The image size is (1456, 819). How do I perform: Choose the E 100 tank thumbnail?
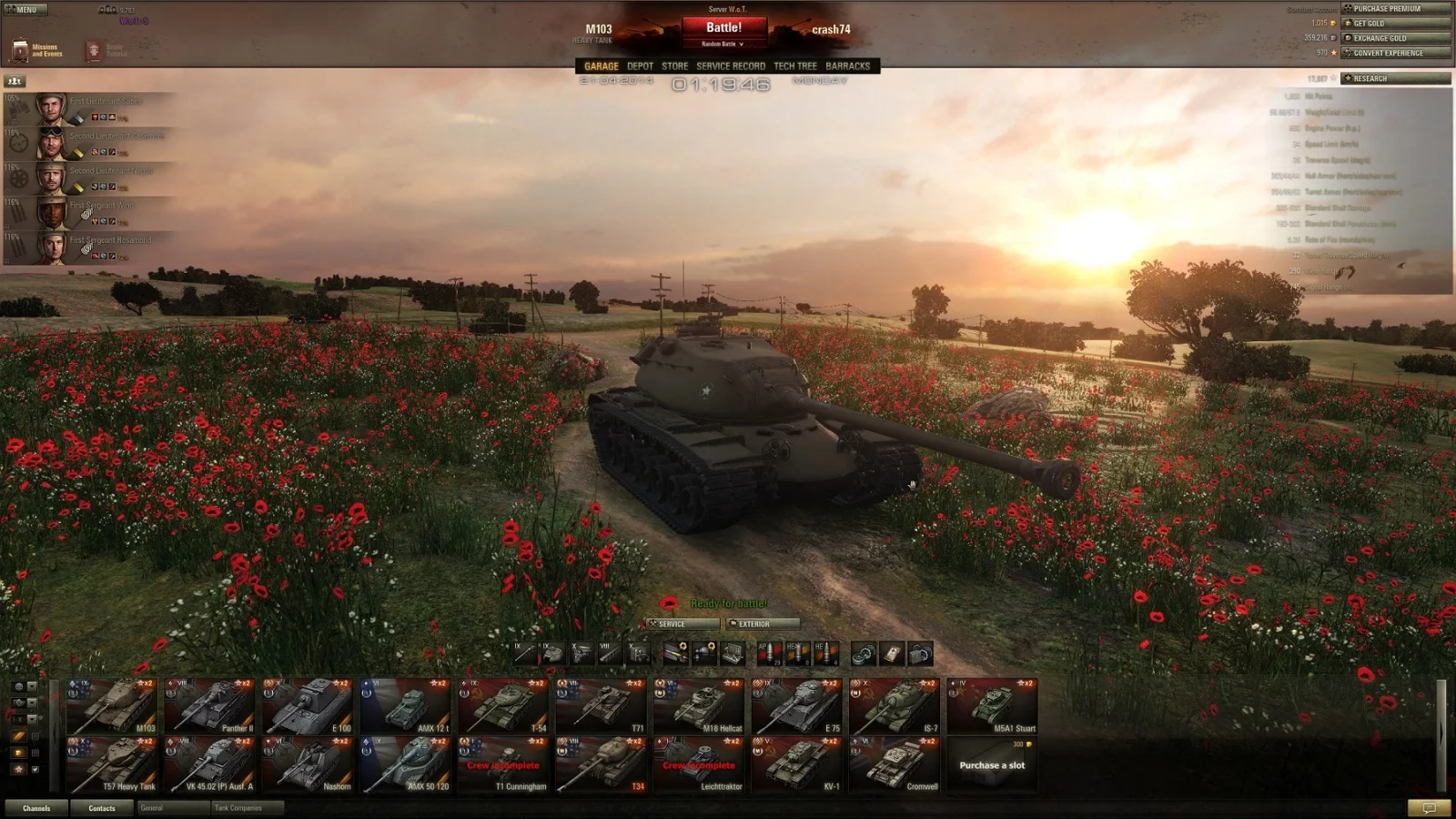coord(308,706)
